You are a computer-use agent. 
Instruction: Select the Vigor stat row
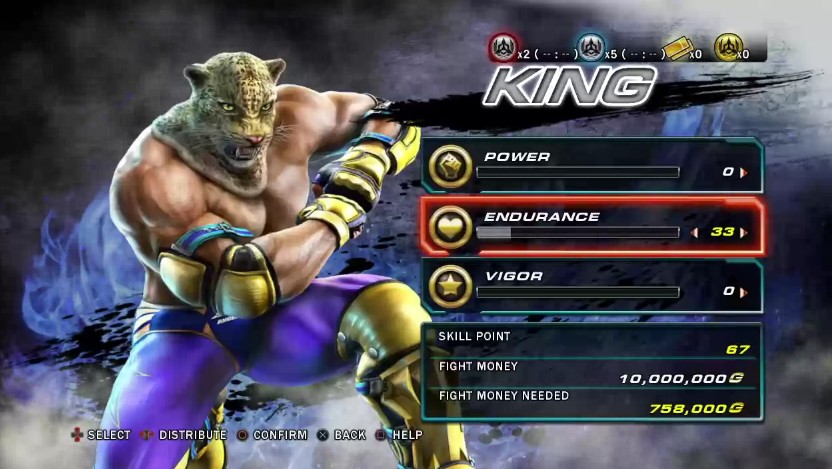click(590, 286)
